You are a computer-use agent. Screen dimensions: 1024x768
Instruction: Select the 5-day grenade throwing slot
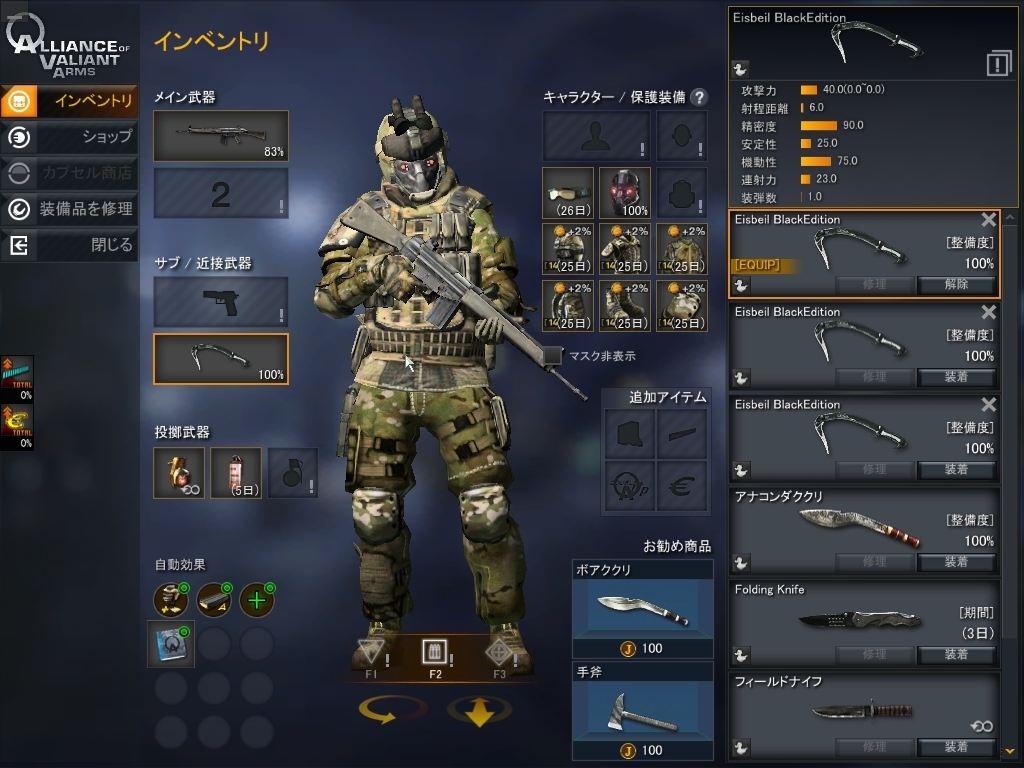tap(236, 473)
